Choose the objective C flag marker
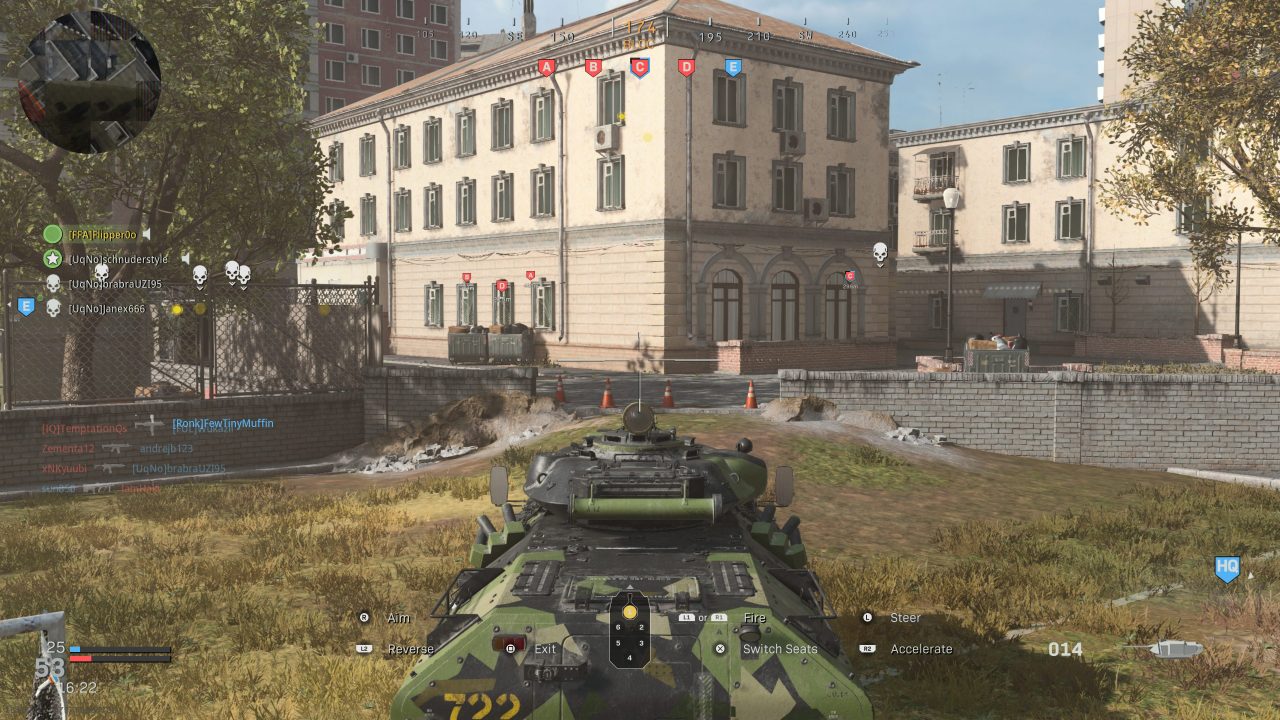The image size is (1280, 720). pos(639,68)
